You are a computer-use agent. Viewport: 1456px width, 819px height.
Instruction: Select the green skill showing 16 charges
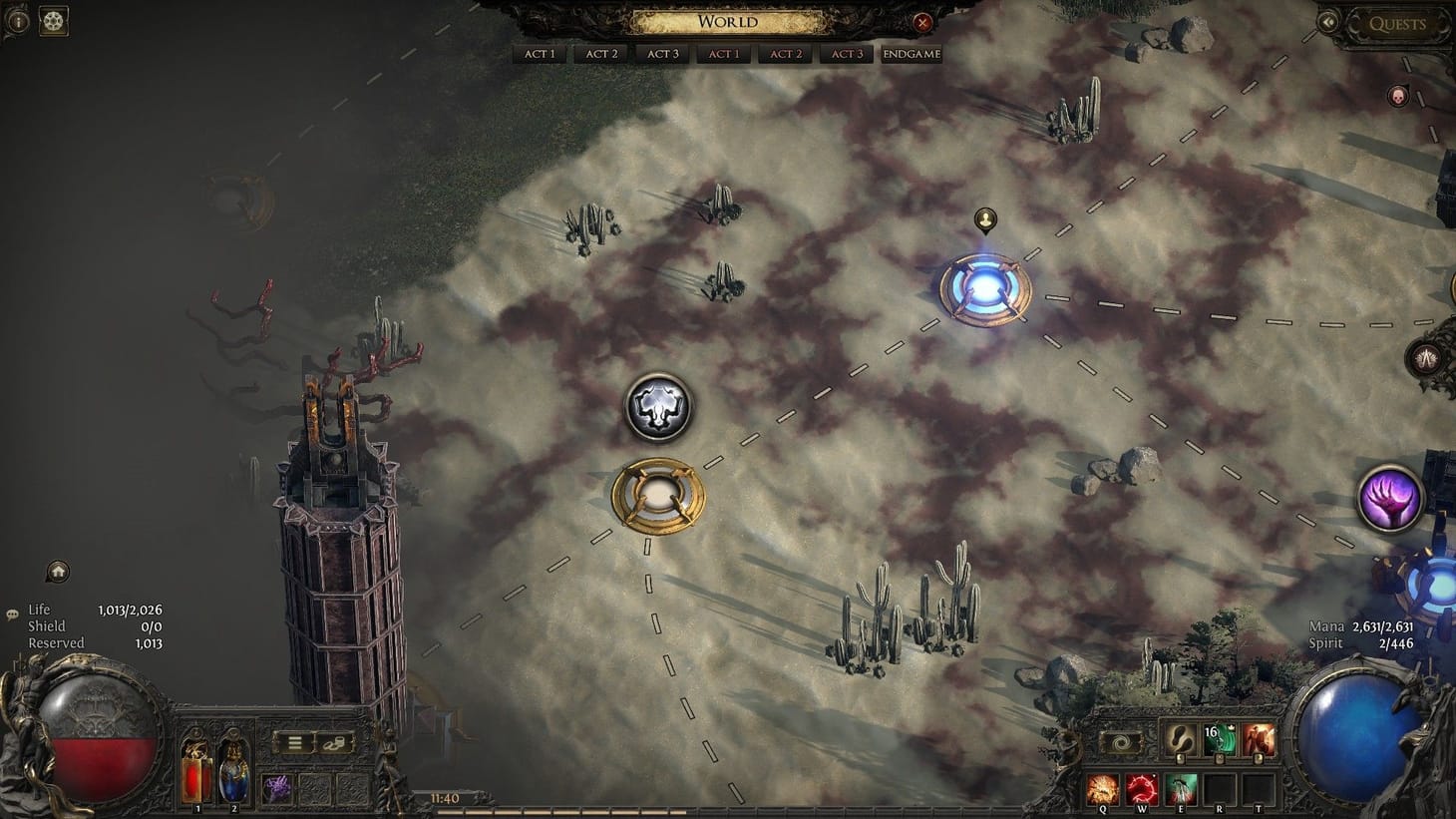pos(1218,741)
